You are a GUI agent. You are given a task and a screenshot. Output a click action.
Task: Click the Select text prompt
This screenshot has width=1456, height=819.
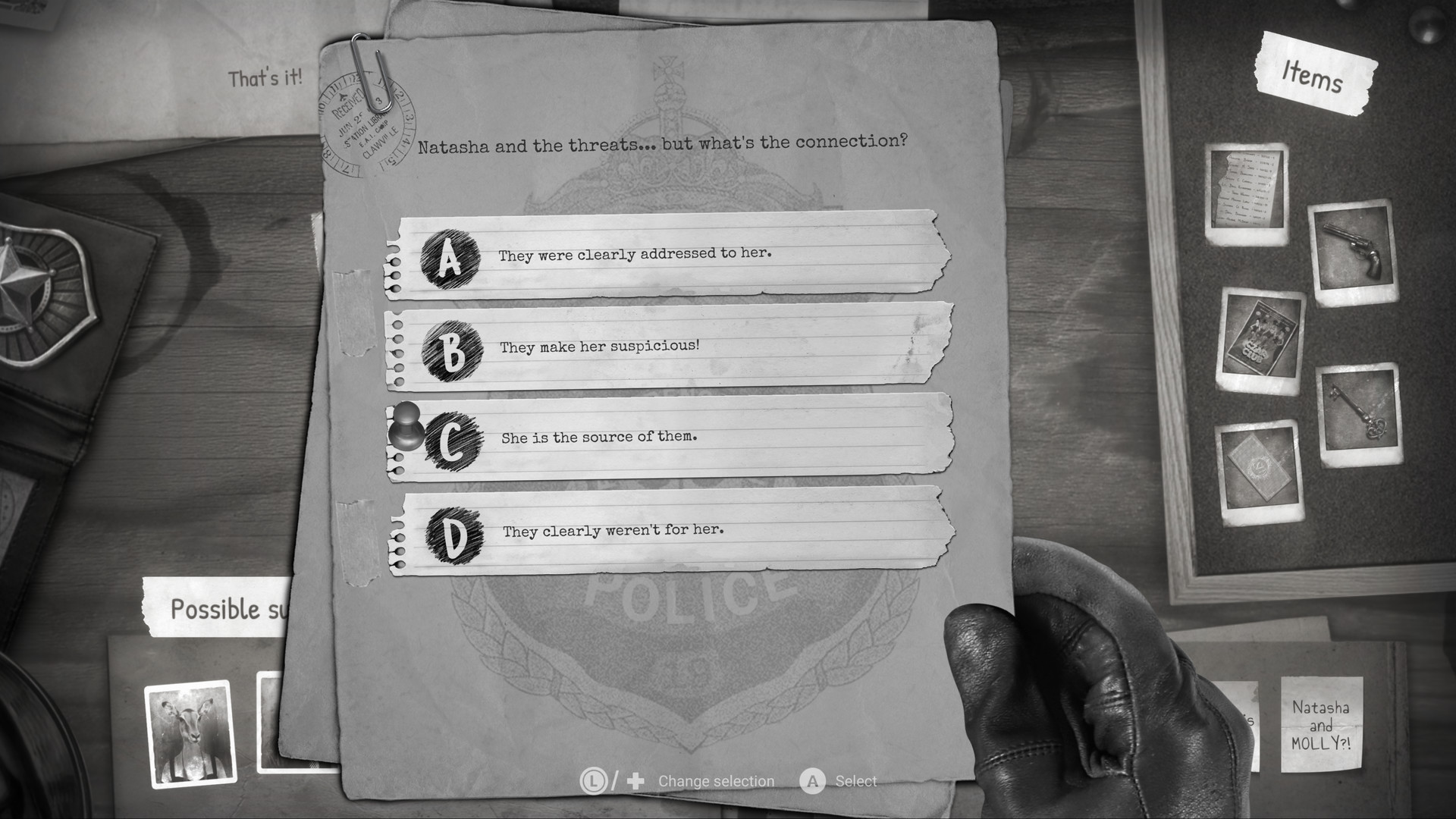(855, 780)
